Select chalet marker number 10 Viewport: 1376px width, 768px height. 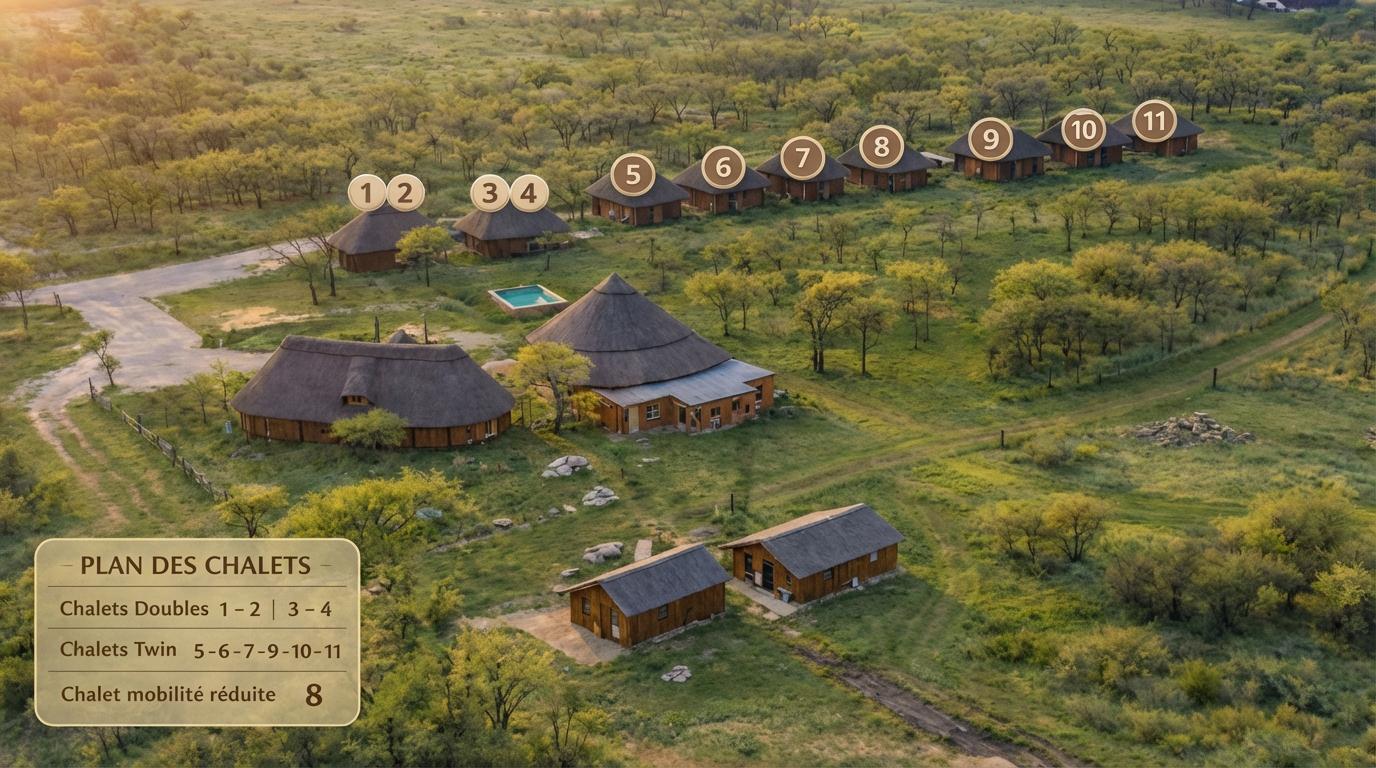1083,130
